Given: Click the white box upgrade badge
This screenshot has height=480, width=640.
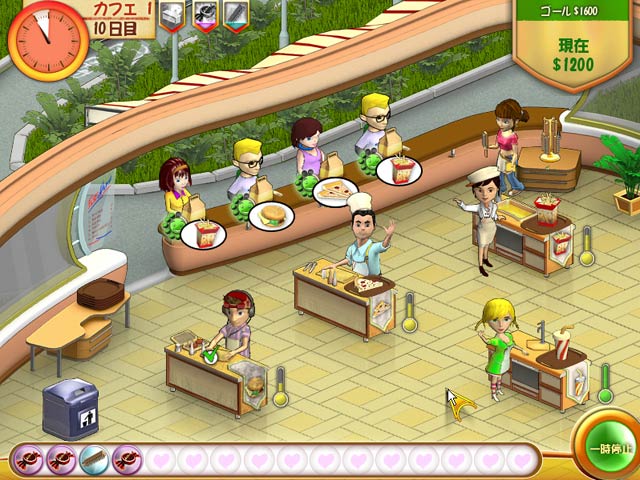Looking at the screenshot, I should pos(172,14).
